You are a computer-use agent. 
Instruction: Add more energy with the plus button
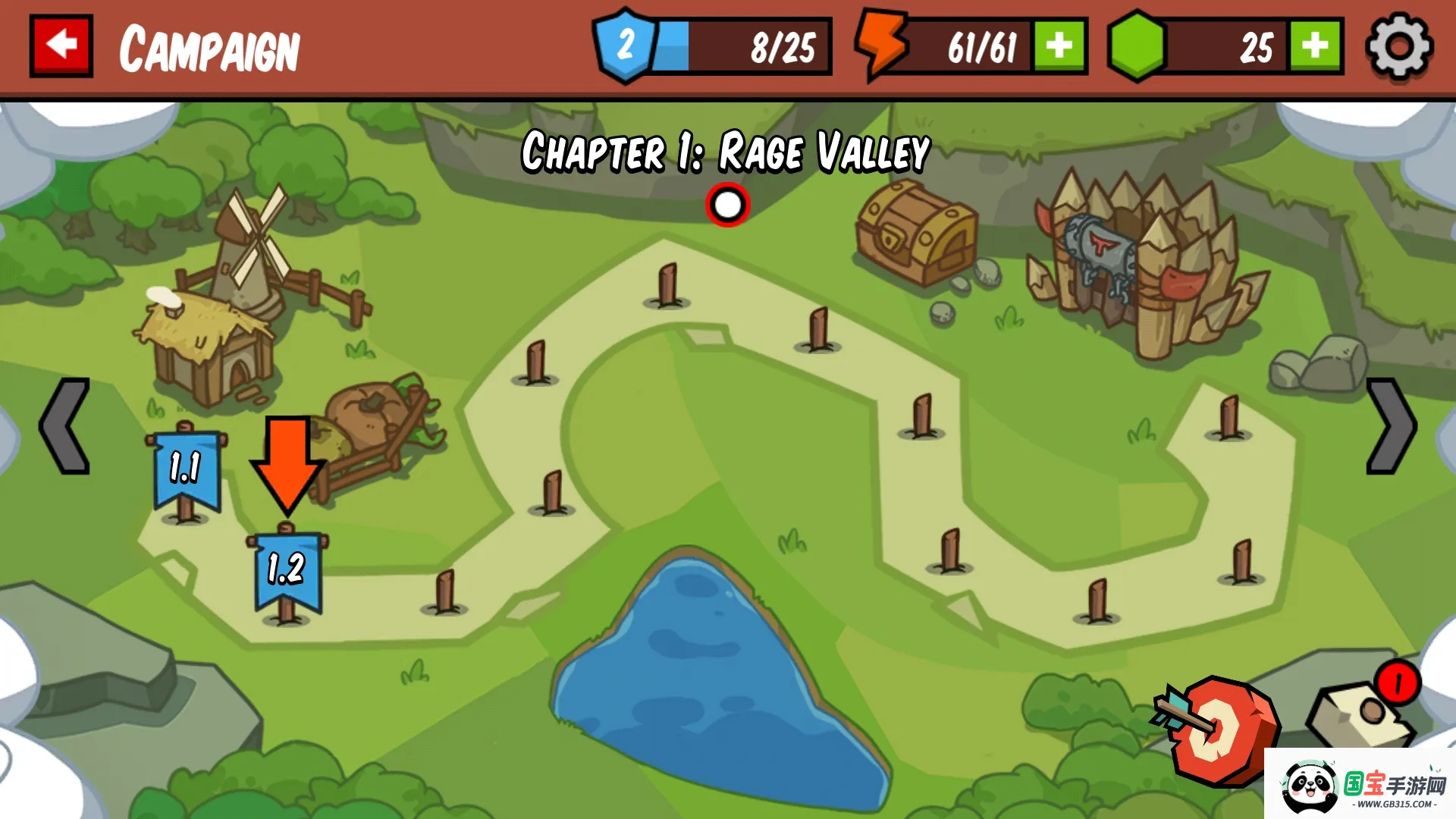point(1059,46)
